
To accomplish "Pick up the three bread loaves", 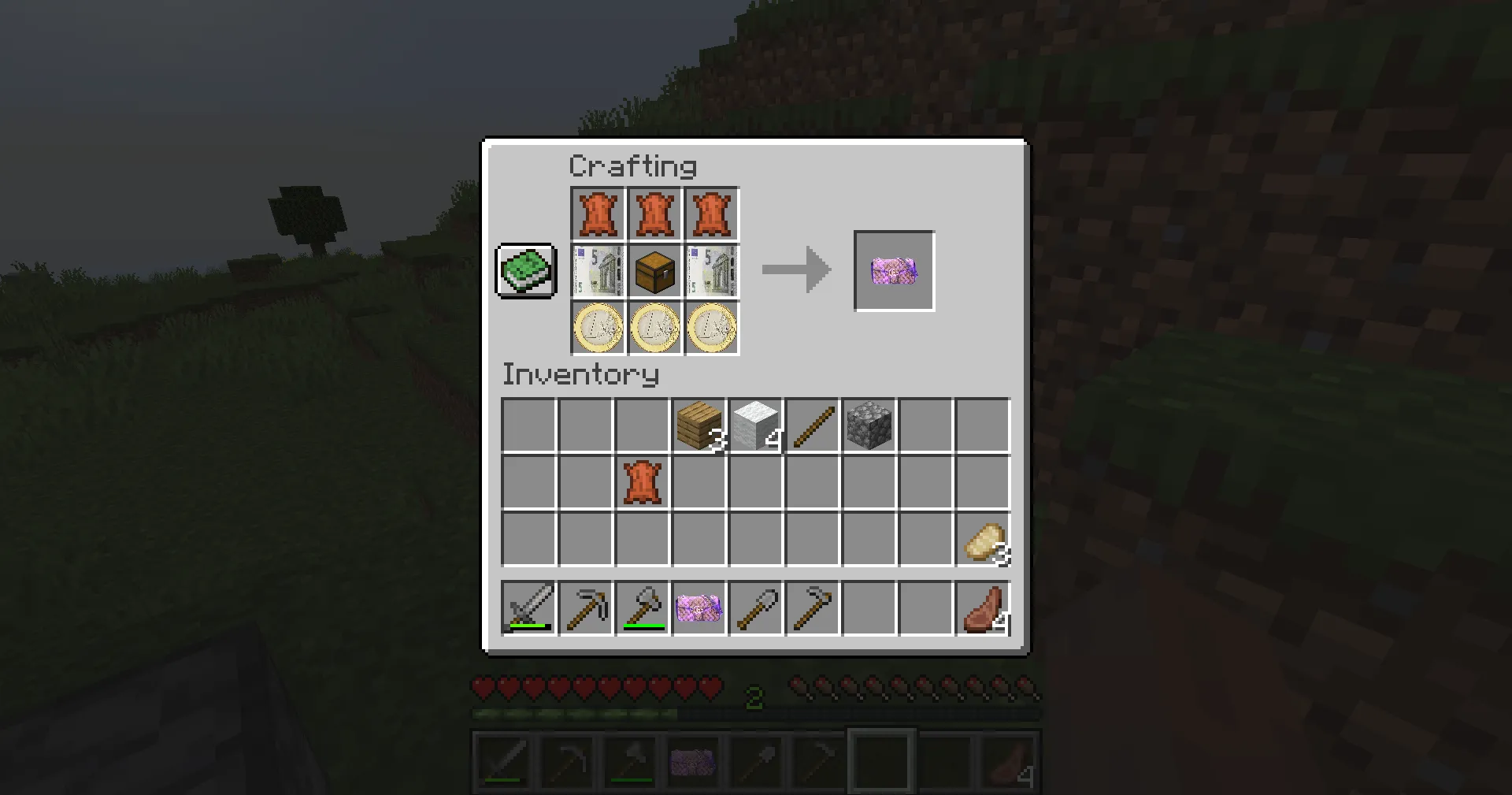I will pyautogui.click(x=982, y=538).
